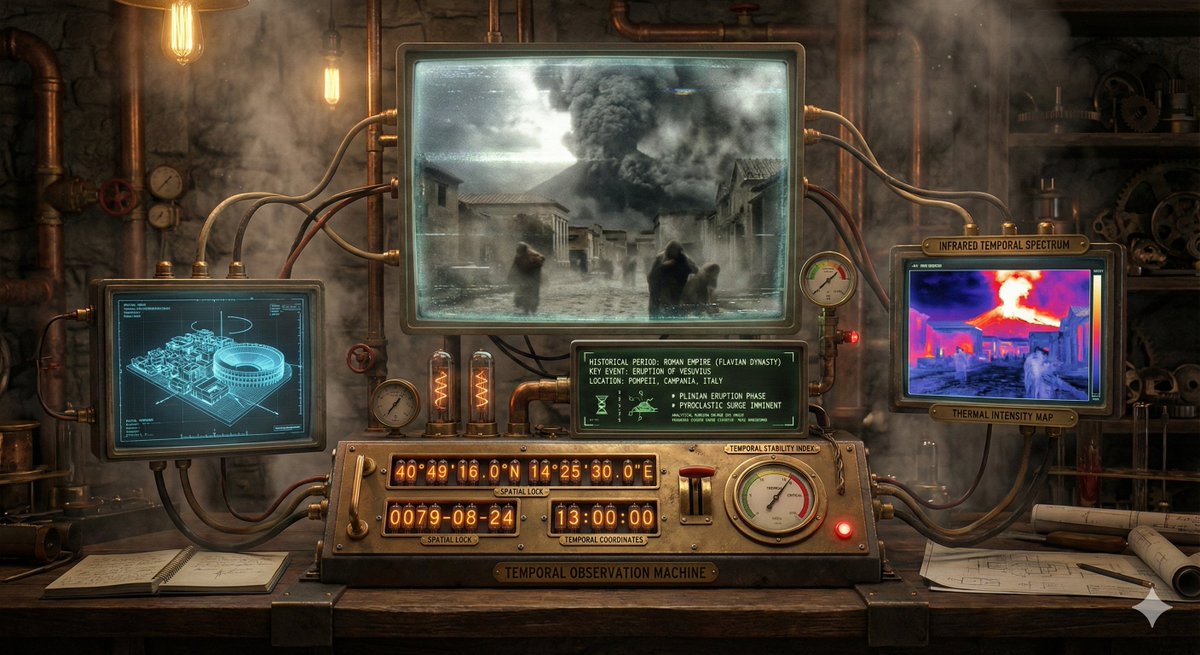Viewport: 1200px width, 655px height.
Task: Open the infrared volcano thermal screen
Action: 1004,328
